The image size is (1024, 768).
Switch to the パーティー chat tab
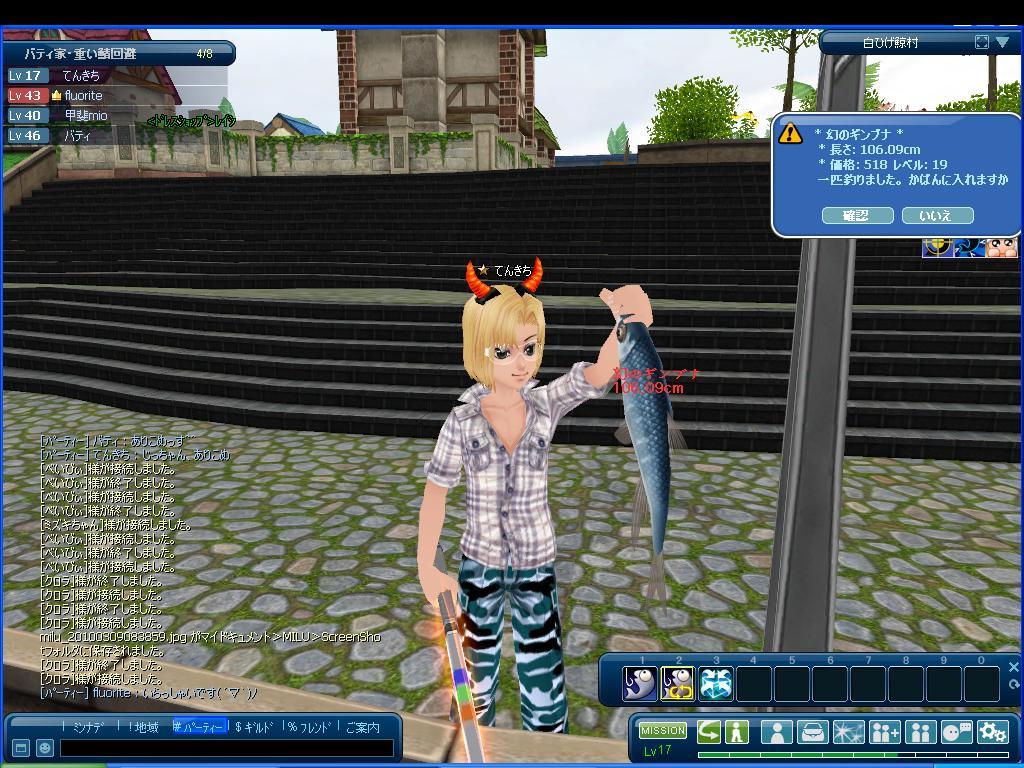(200, 727)
